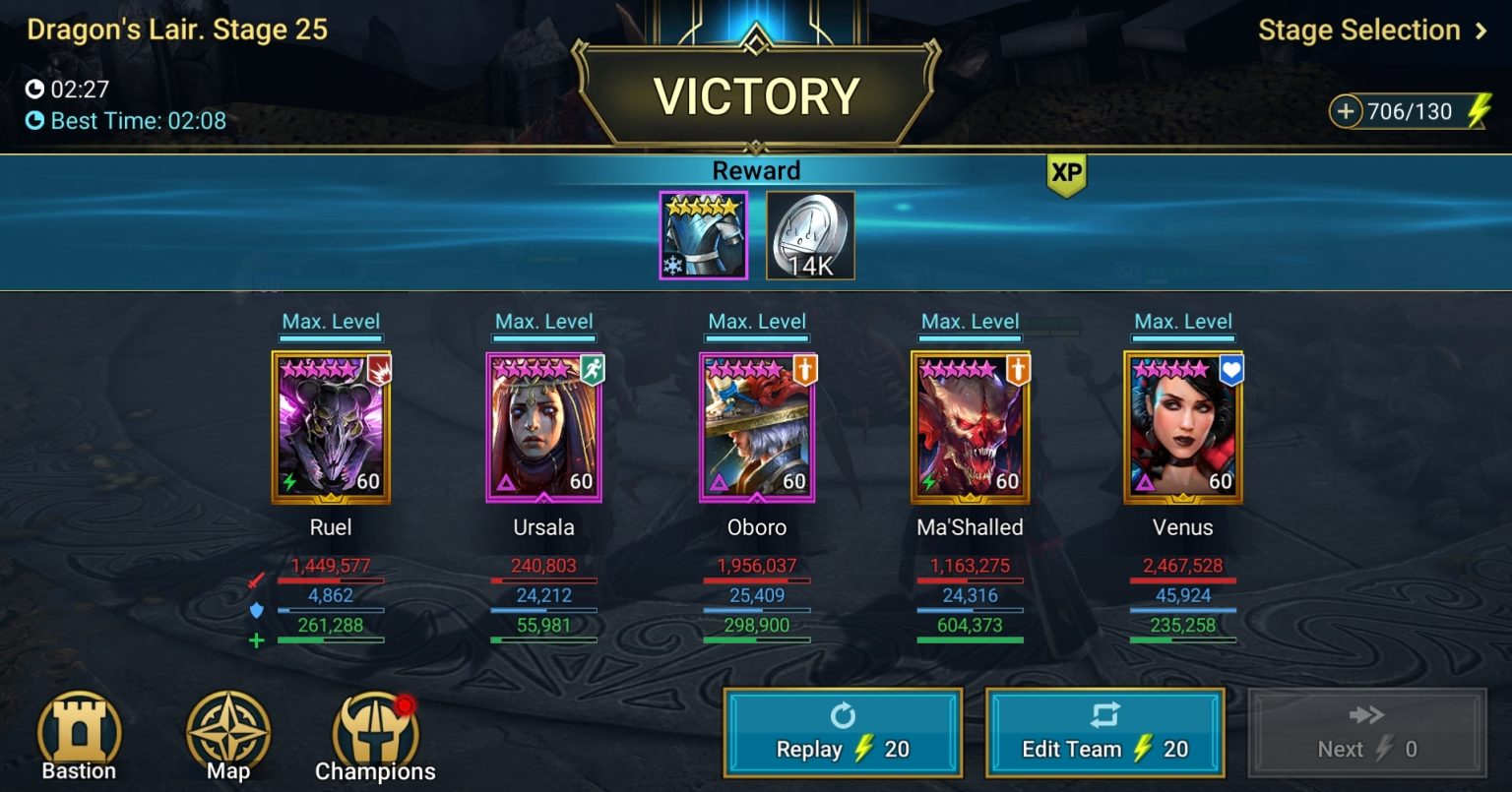View the 14K silver reward
Screen dimensions: 1512x792
click(x=810, y=234)
